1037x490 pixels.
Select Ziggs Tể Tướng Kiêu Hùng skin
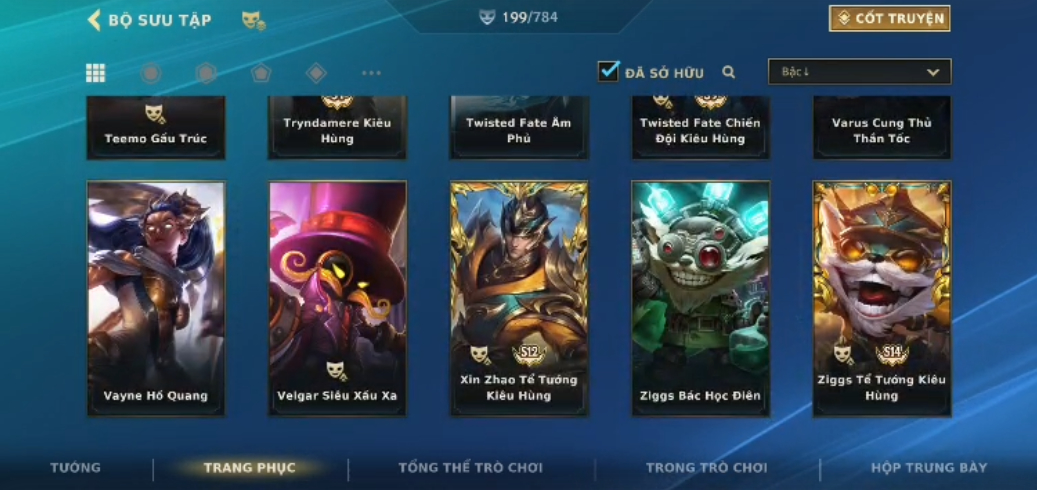coord(882,297)
